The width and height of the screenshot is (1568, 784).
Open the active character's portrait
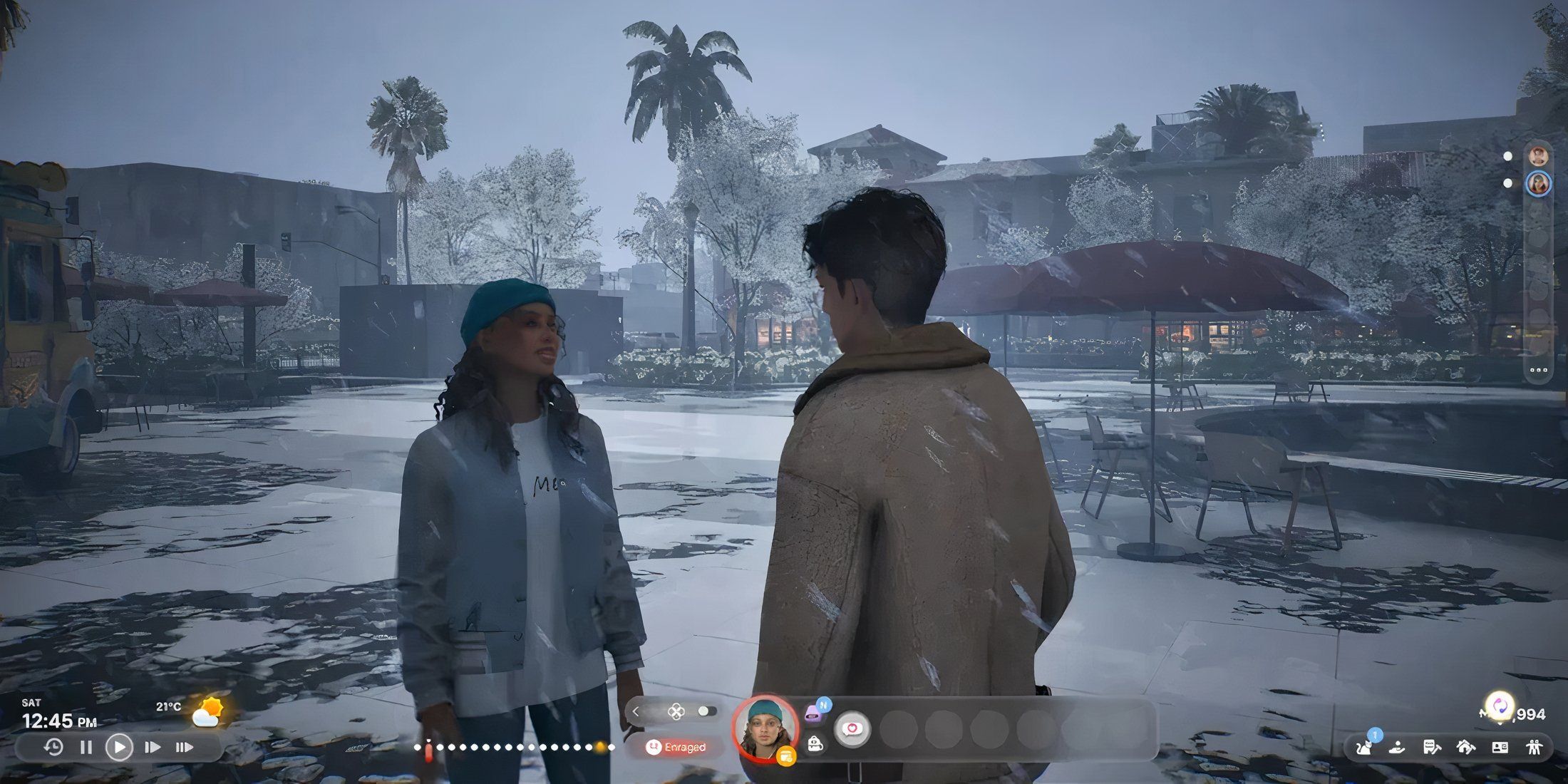point(765,728)
